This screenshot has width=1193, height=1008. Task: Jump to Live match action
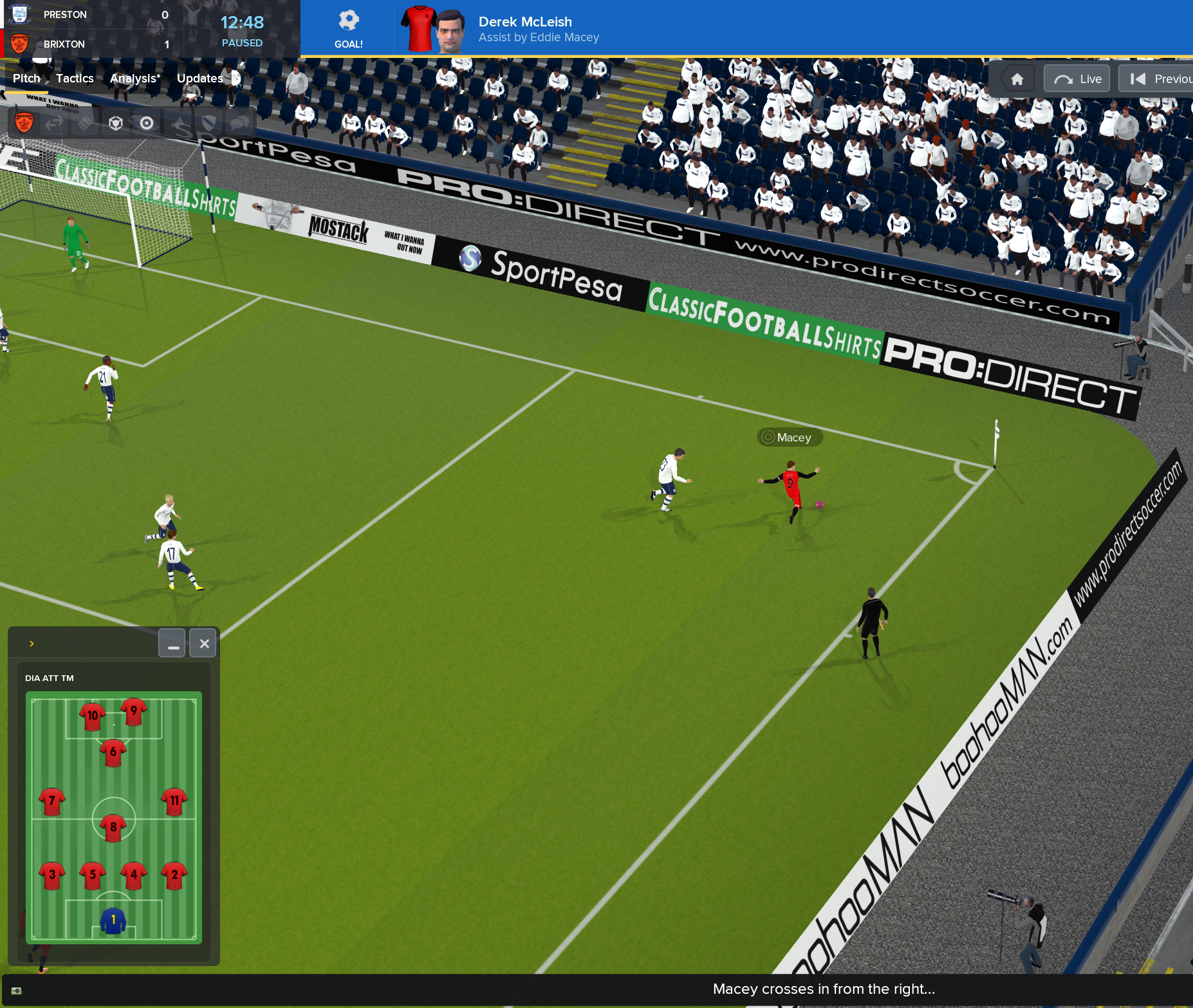1077,79
